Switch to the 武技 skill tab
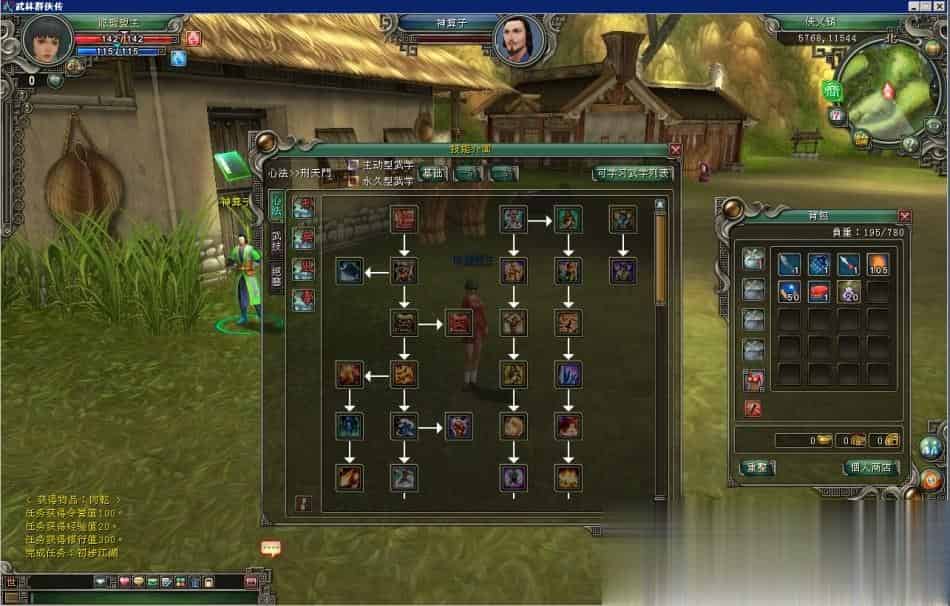Image resolution: width=950 pixels, height=606 pixels. click(x=276, y=241)
